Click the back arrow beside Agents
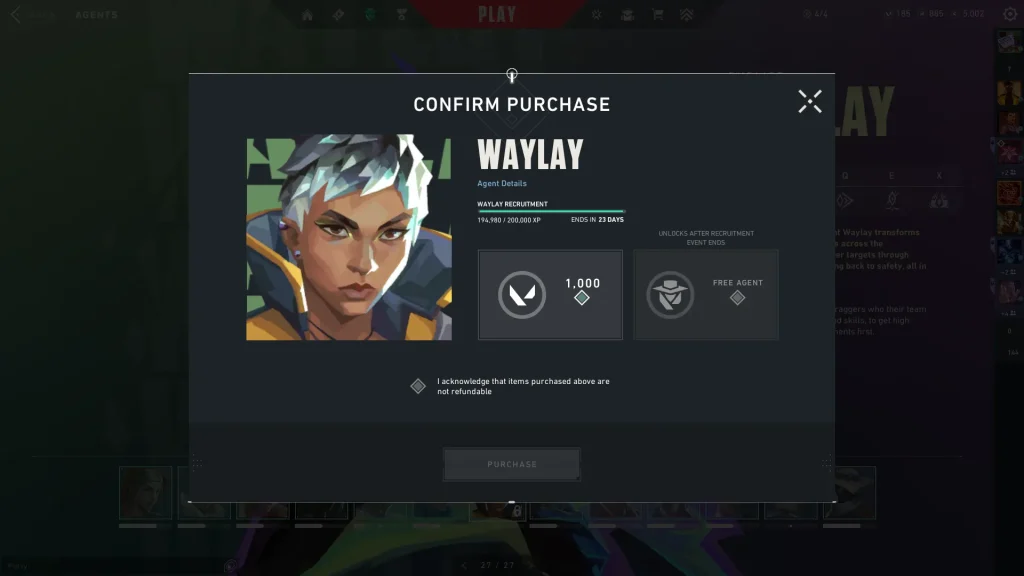 [15, 15]
